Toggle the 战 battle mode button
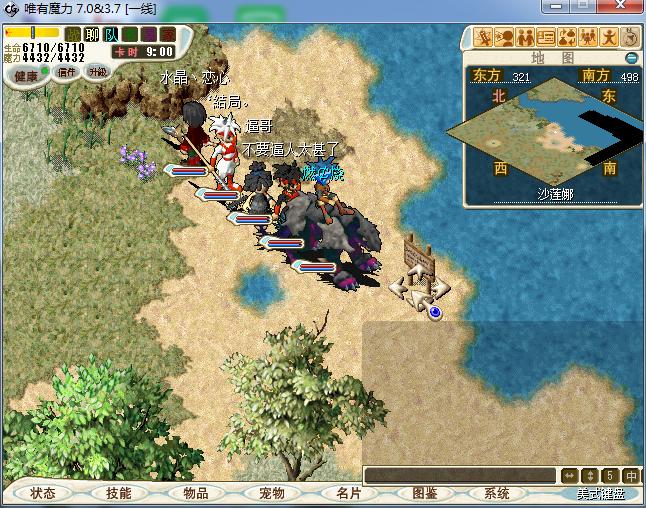Screen dimensions: 646x508 [73, 34]
